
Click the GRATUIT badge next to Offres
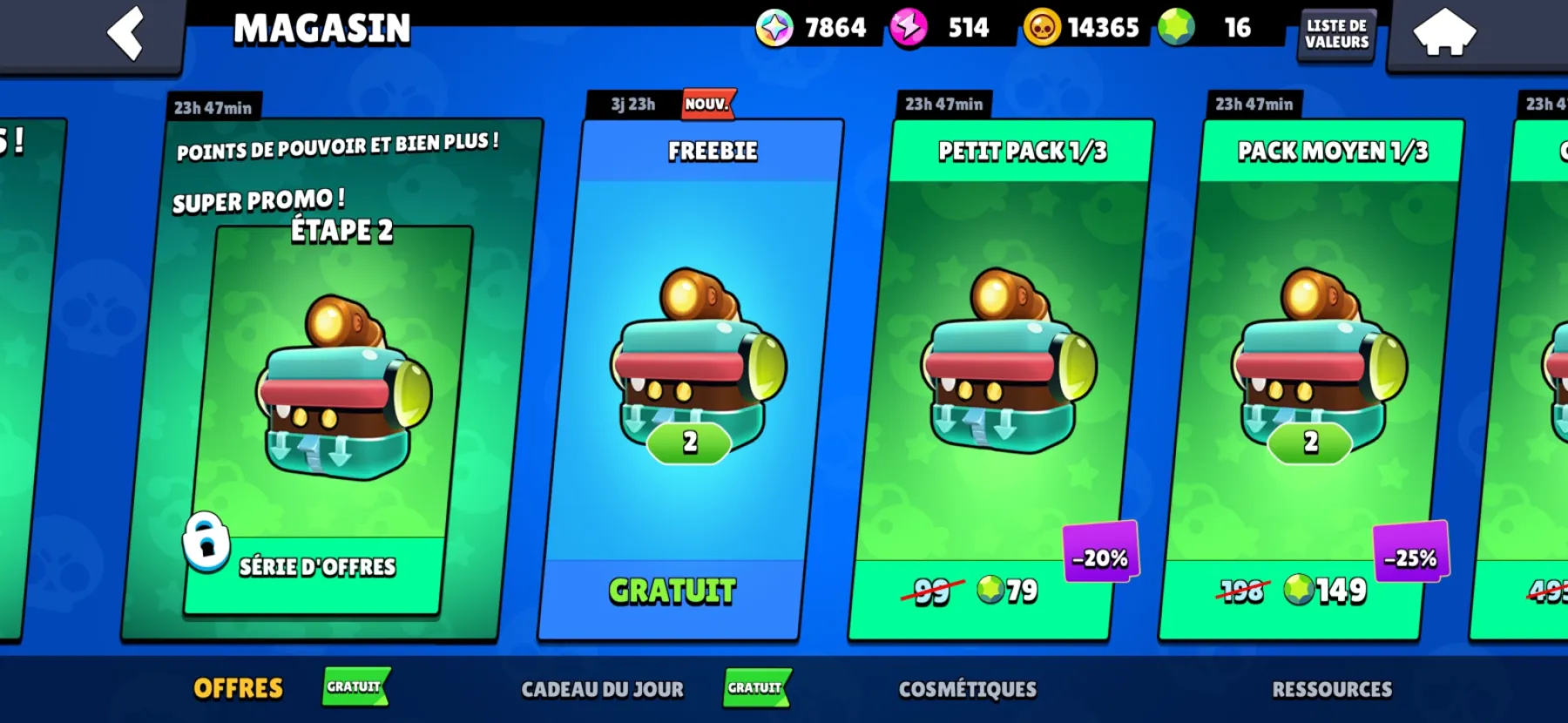click(x=354, y=687)
